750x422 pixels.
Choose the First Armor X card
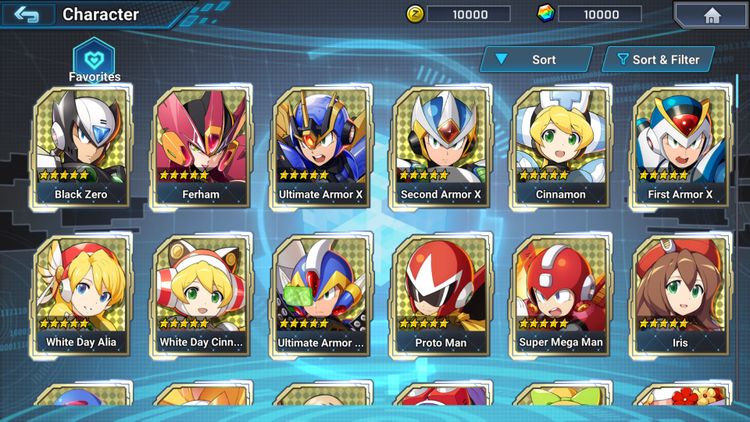[680, 147]
